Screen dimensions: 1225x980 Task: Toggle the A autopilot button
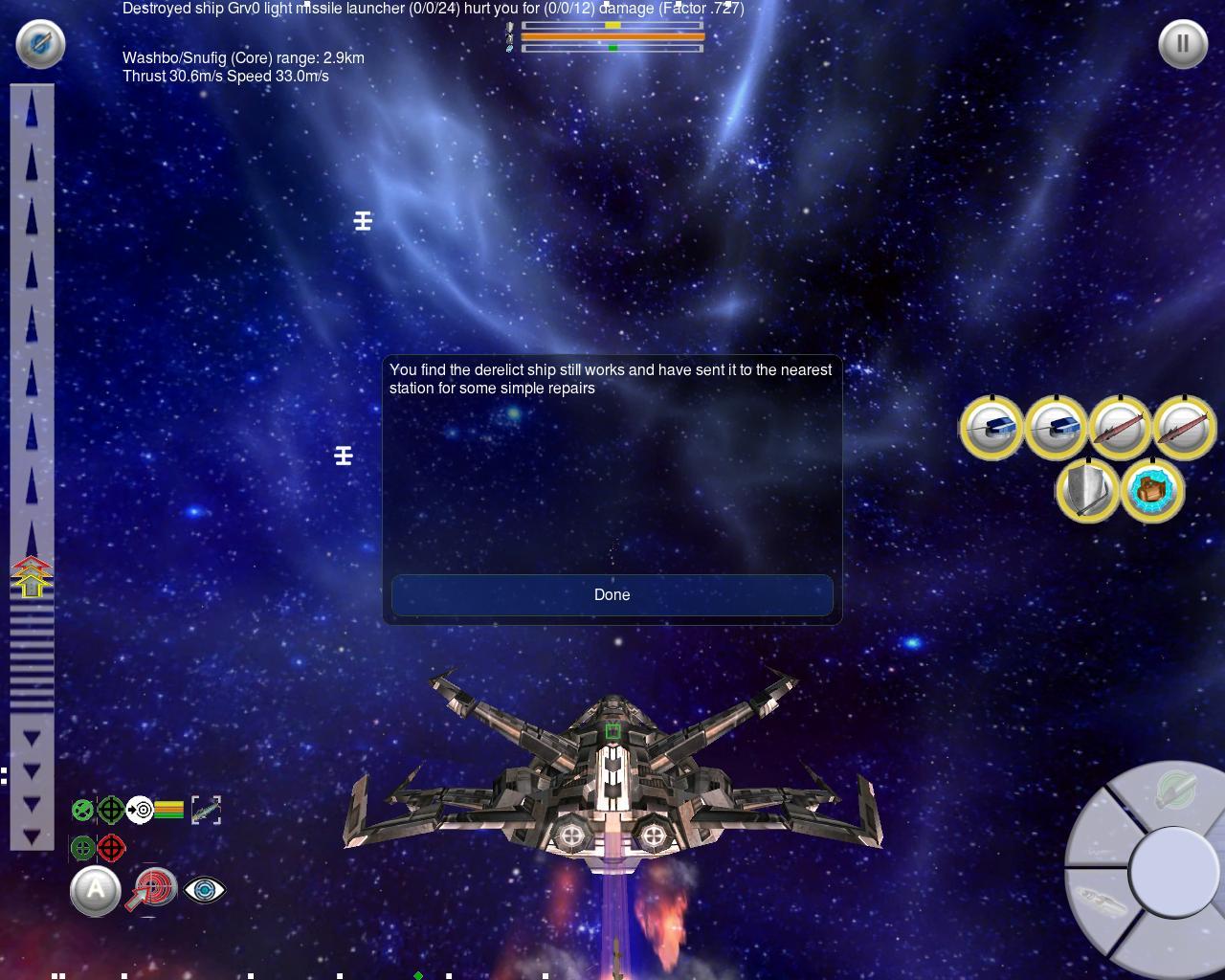tap(96, 891)
